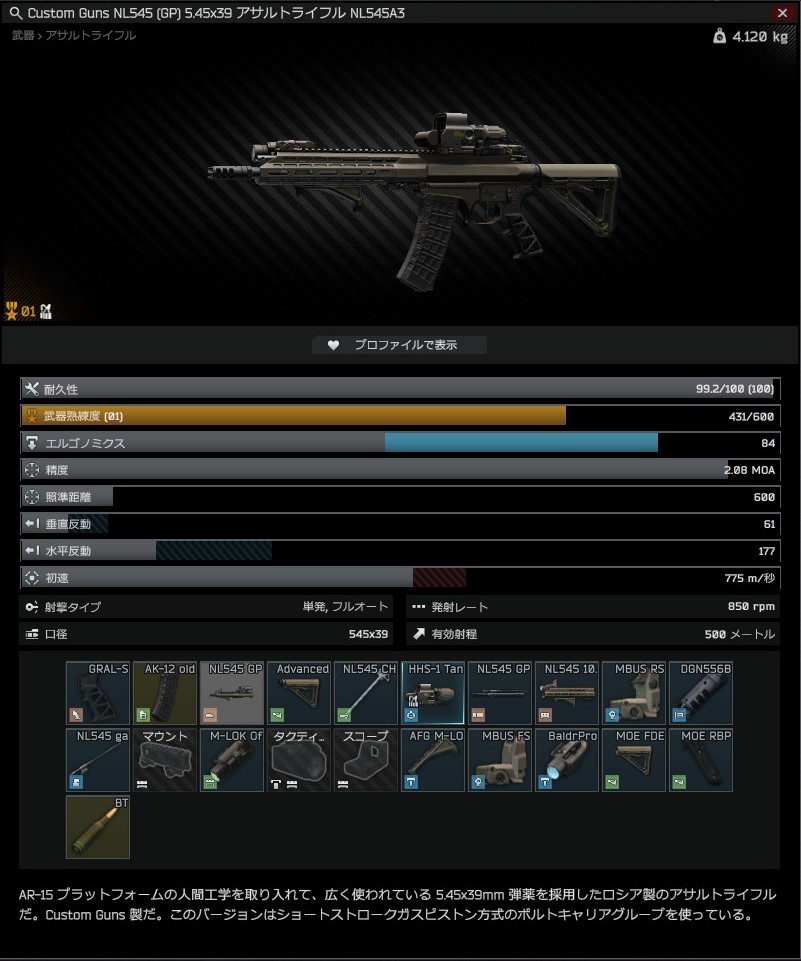Select the BaldrPro flashlight slot
801x961 pixels.
[x=567, y=760]
